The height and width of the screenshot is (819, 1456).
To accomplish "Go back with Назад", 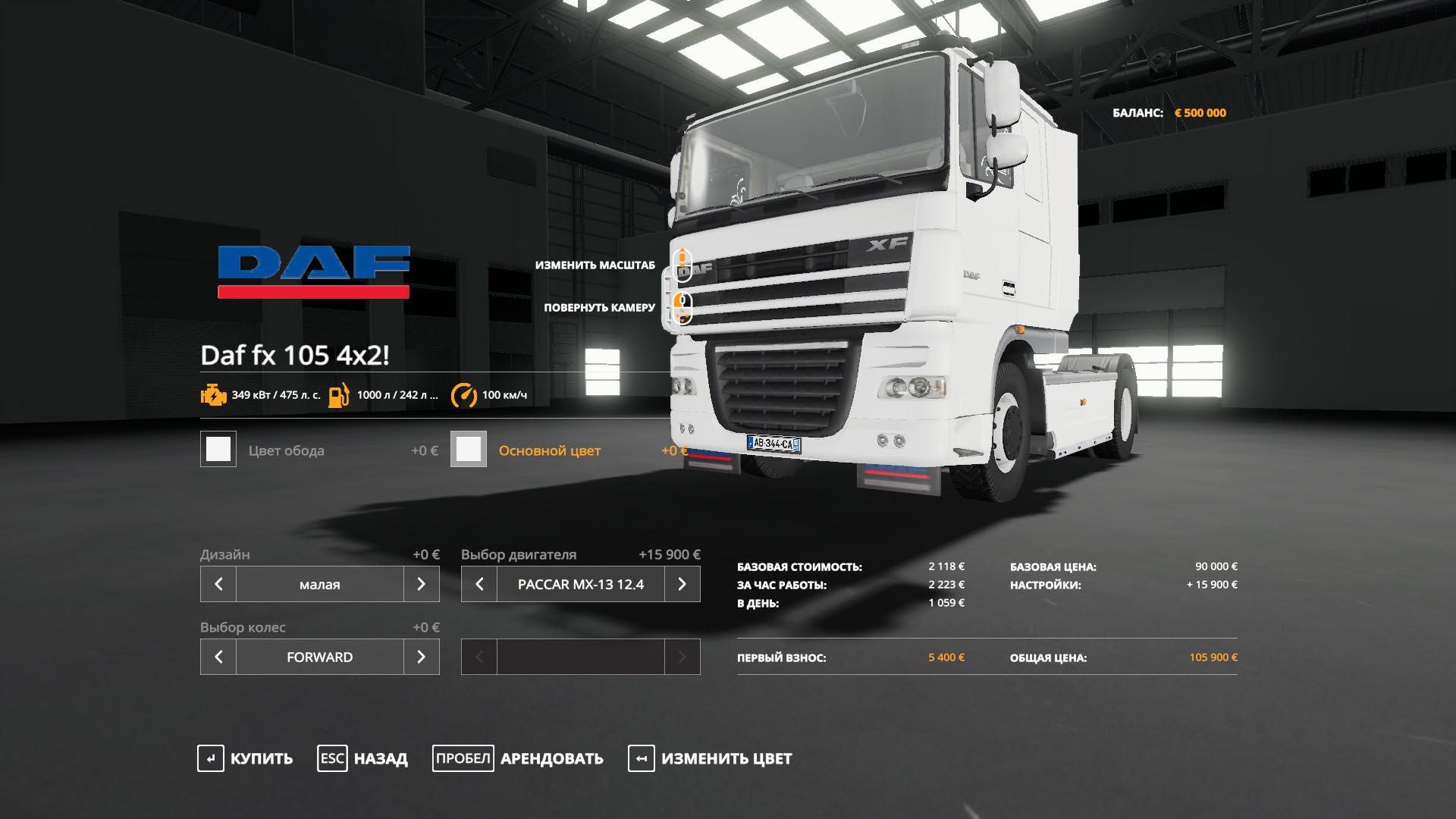I will 362,758.
